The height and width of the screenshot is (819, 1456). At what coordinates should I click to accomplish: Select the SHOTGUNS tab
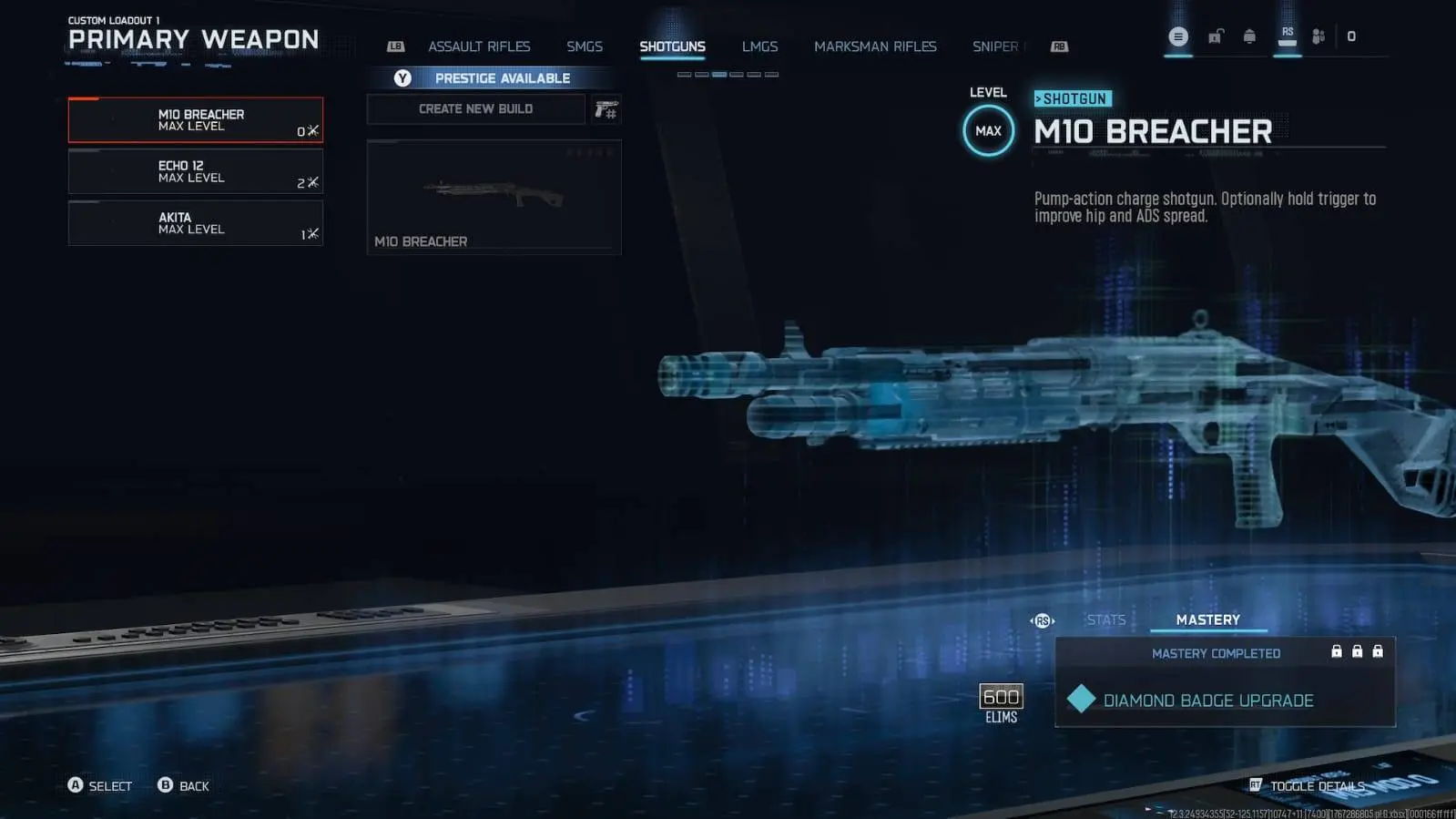(x=673, y=46)
